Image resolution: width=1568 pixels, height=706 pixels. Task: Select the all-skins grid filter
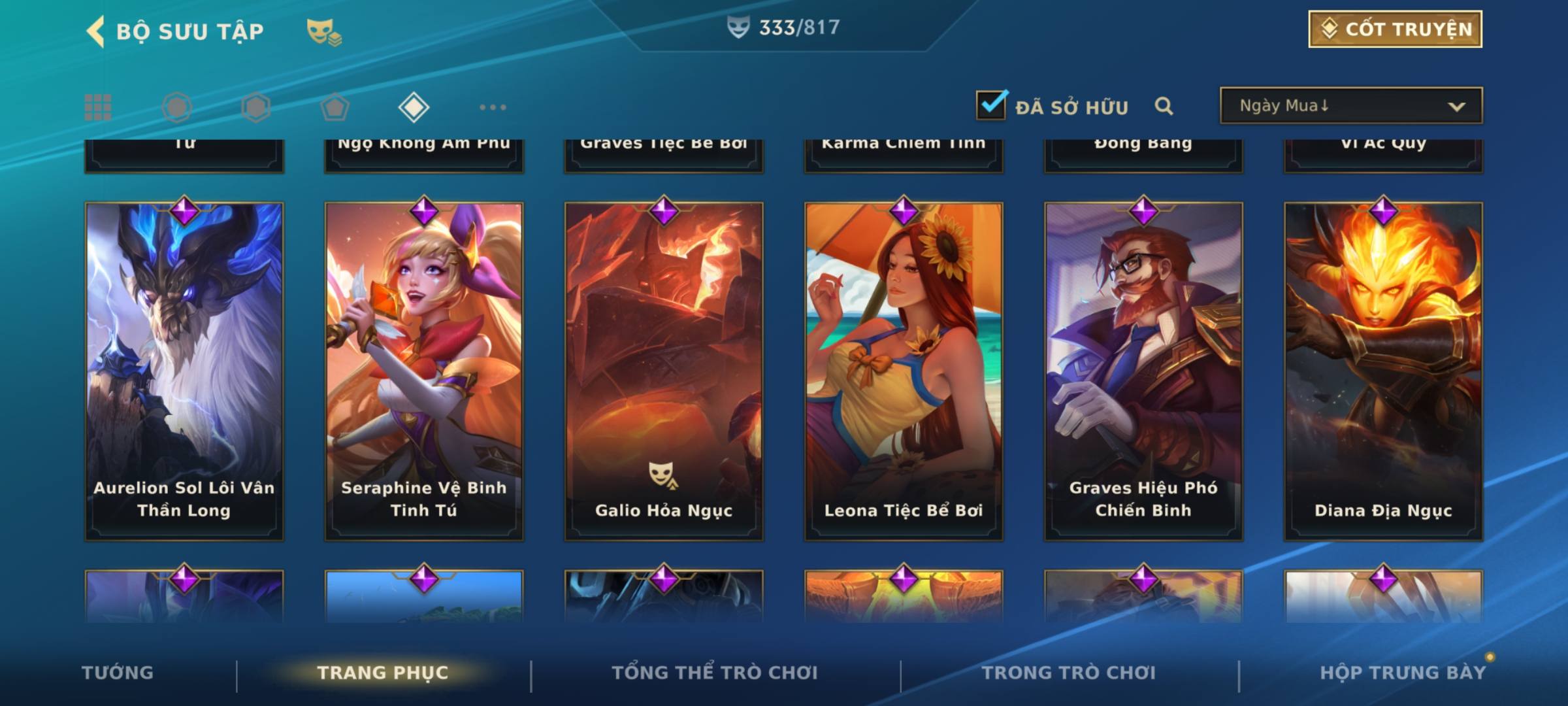pos(98,107)
